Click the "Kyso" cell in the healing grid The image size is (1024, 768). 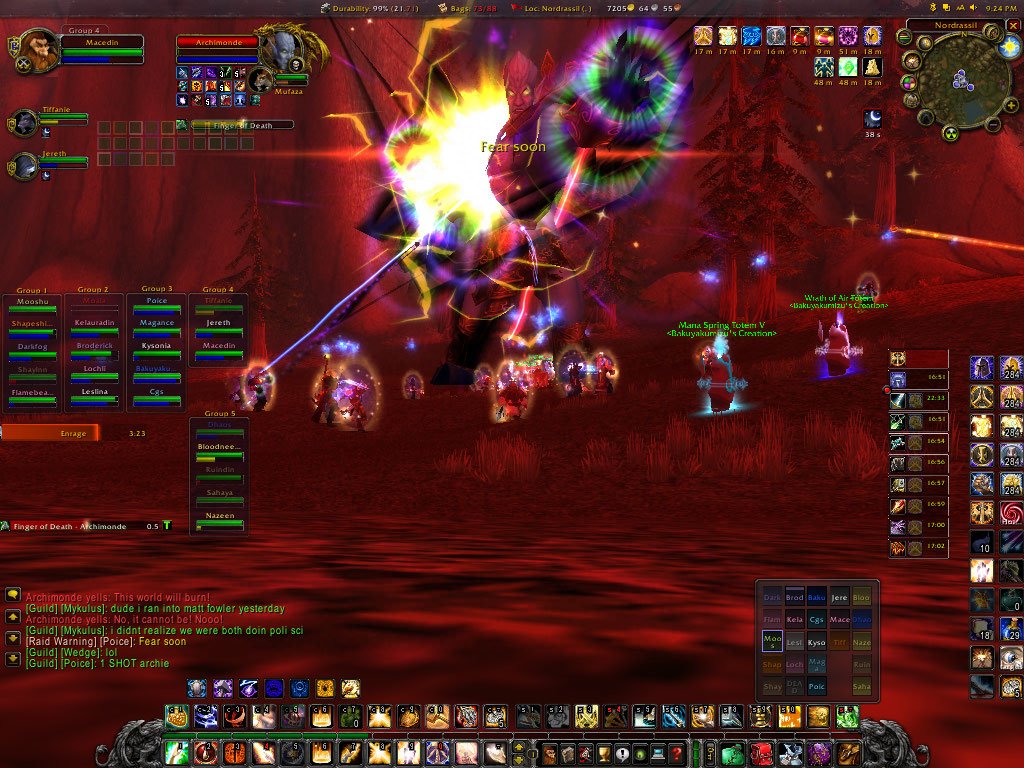tap(817, 642)
